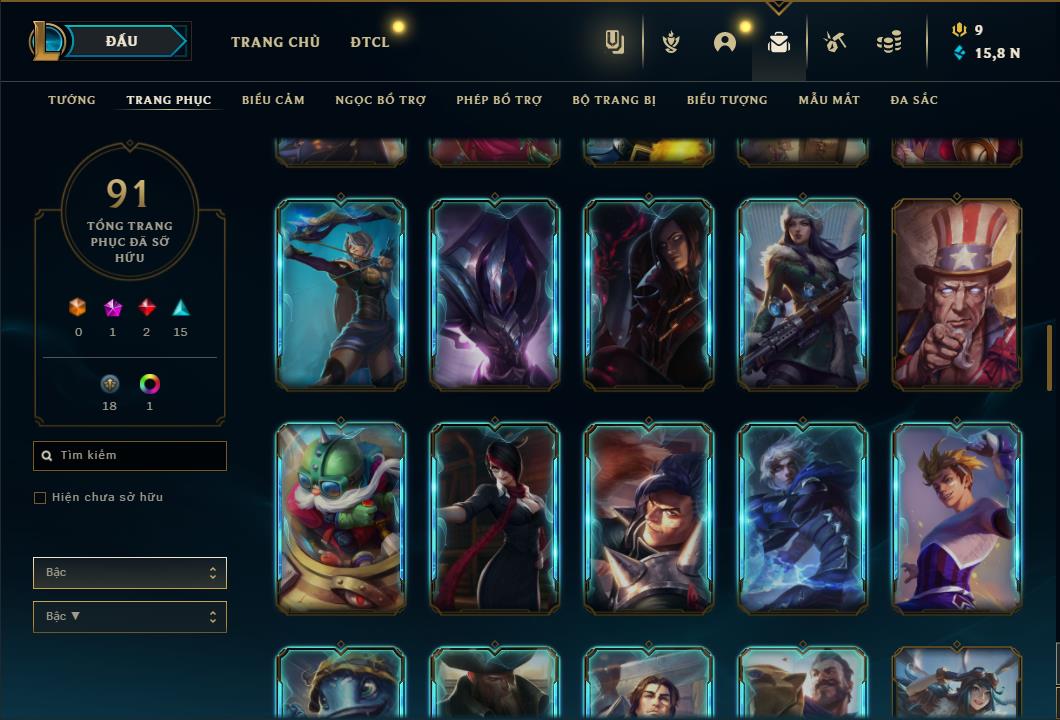The height and width of the screenshot is (720, 1060).
Task: Open the upper Bậc dropdown
Action: click(x=130, y=573)
